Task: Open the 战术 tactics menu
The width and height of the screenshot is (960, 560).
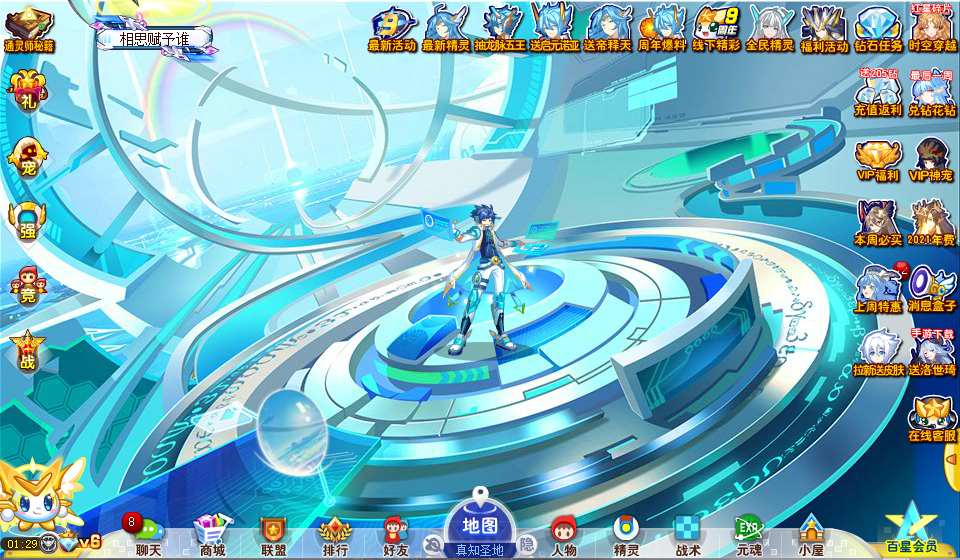Action: tap(688, 535)
